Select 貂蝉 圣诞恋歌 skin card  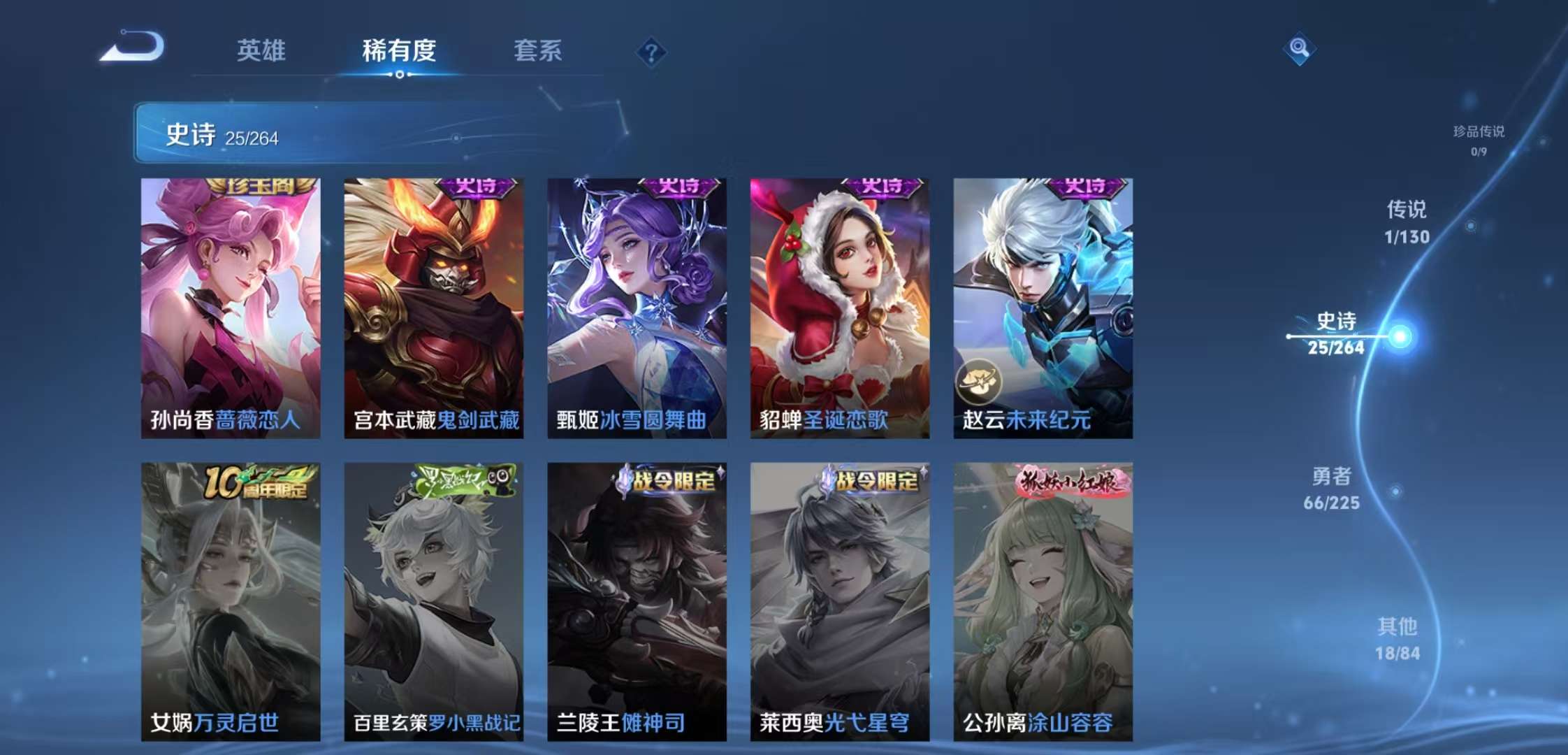(x=839, y=308)
